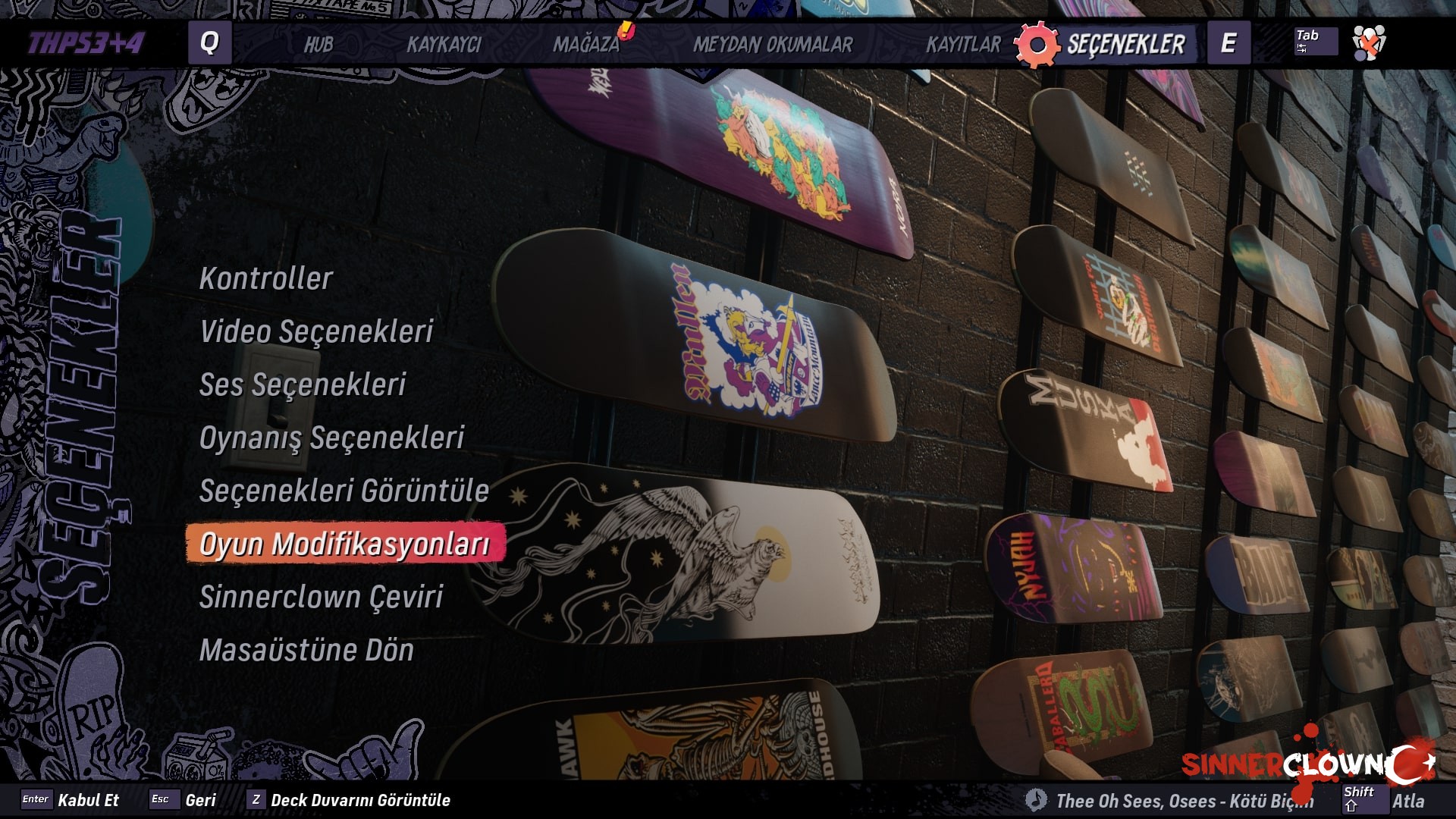The height and width of the screenshot is (819, 1456).
Task: Click the Shift key icon next to Atla
Action: tap(1365, 799)
